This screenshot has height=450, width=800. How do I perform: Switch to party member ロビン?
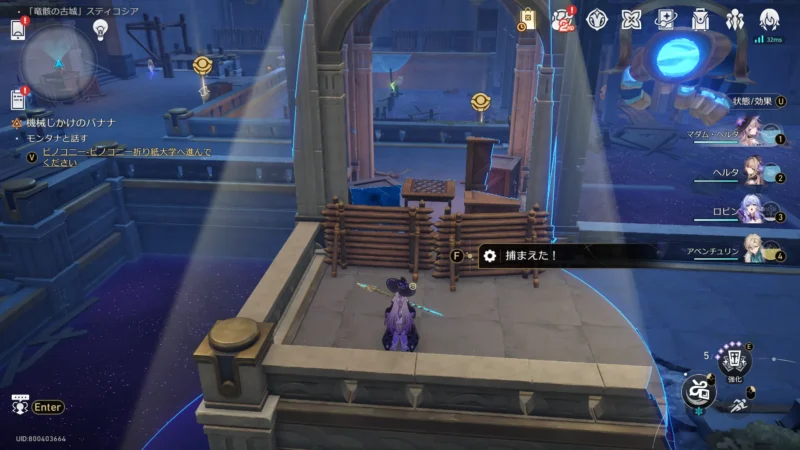coord(752,215)
